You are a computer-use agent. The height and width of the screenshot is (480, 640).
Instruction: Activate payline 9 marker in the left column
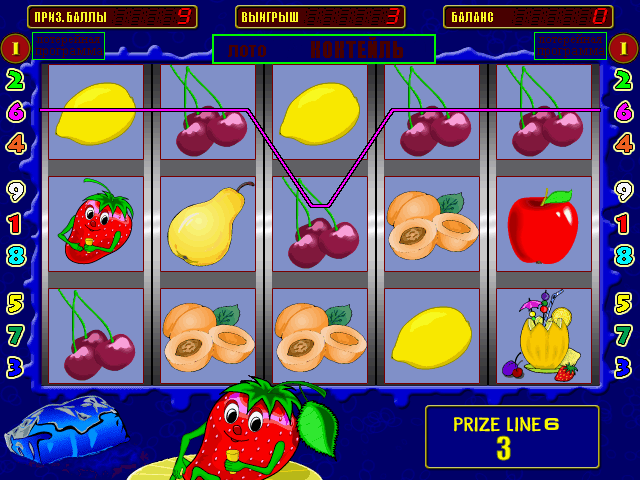click(16, 191)
